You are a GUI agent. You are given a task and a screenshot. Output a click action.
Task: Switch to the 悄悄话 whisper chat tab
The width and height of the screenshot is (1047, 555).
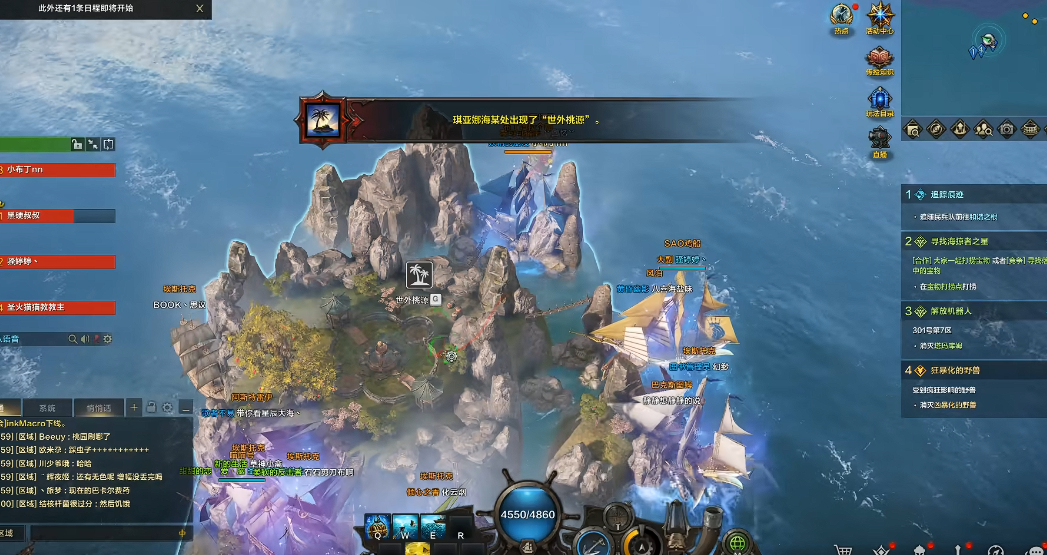tap(98, 408)
